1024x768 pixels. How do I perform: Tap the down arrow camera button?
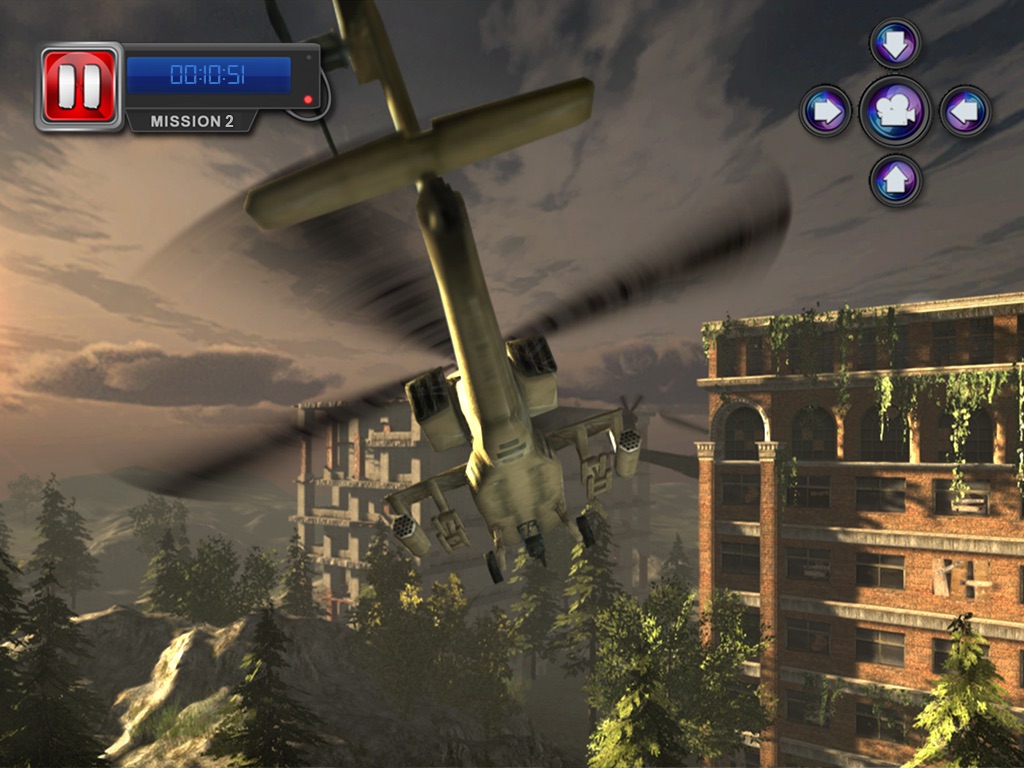[x=895, y=44]
